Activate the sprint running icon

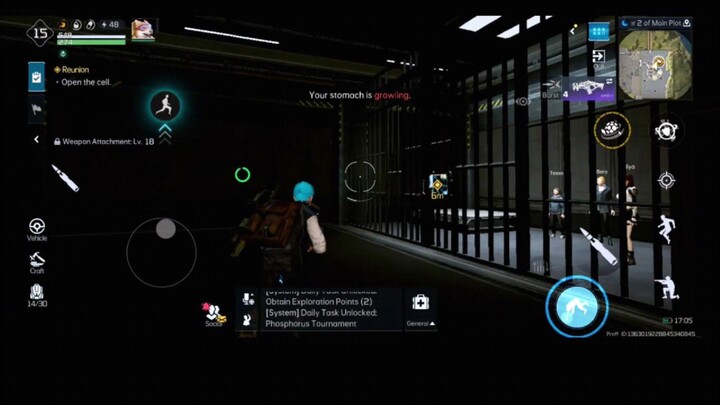(x=165, y=104)
